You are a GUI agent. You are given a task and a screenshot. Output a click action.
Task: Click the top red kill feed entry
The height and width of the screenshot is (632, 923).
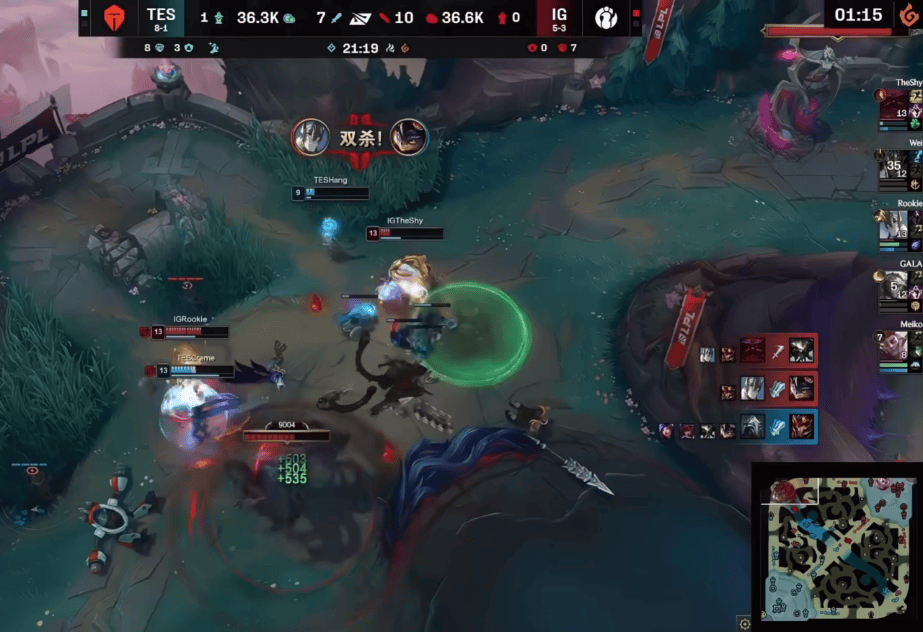tap(760, 350)
